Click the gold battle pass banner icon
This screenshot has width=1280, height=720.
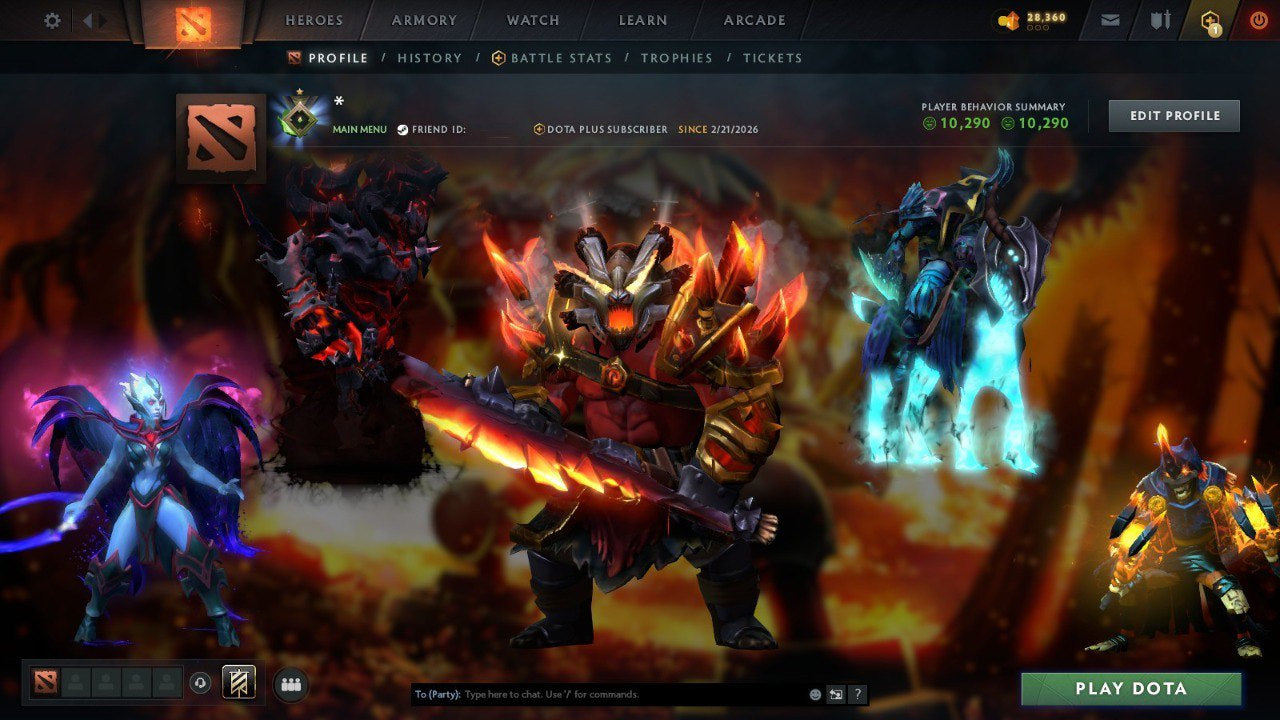coord(237,682)
